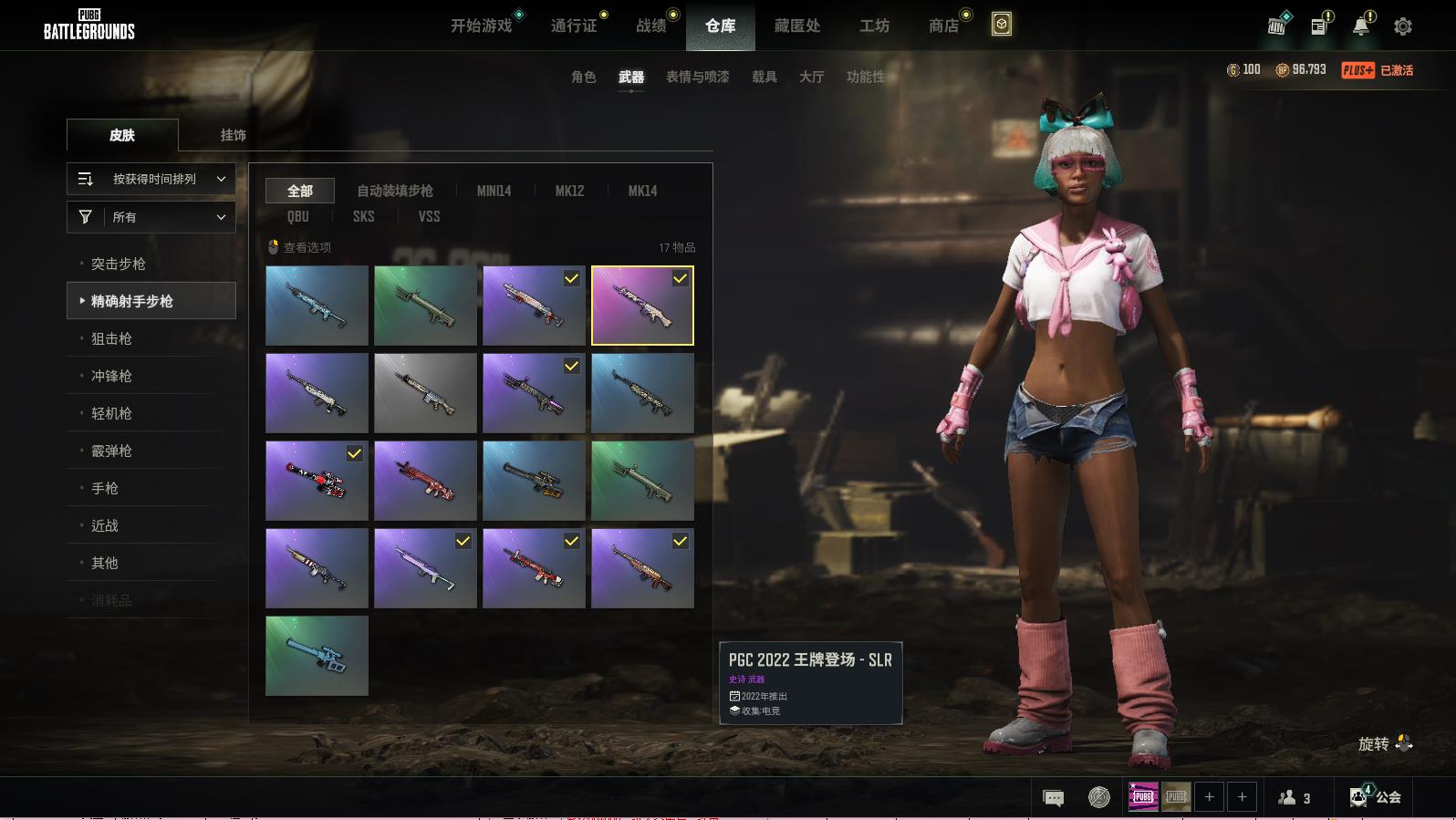This screenshot has width=1456, height=820.
Task: Show notifications with the bell icon
Action: (x=1360, y=26)
